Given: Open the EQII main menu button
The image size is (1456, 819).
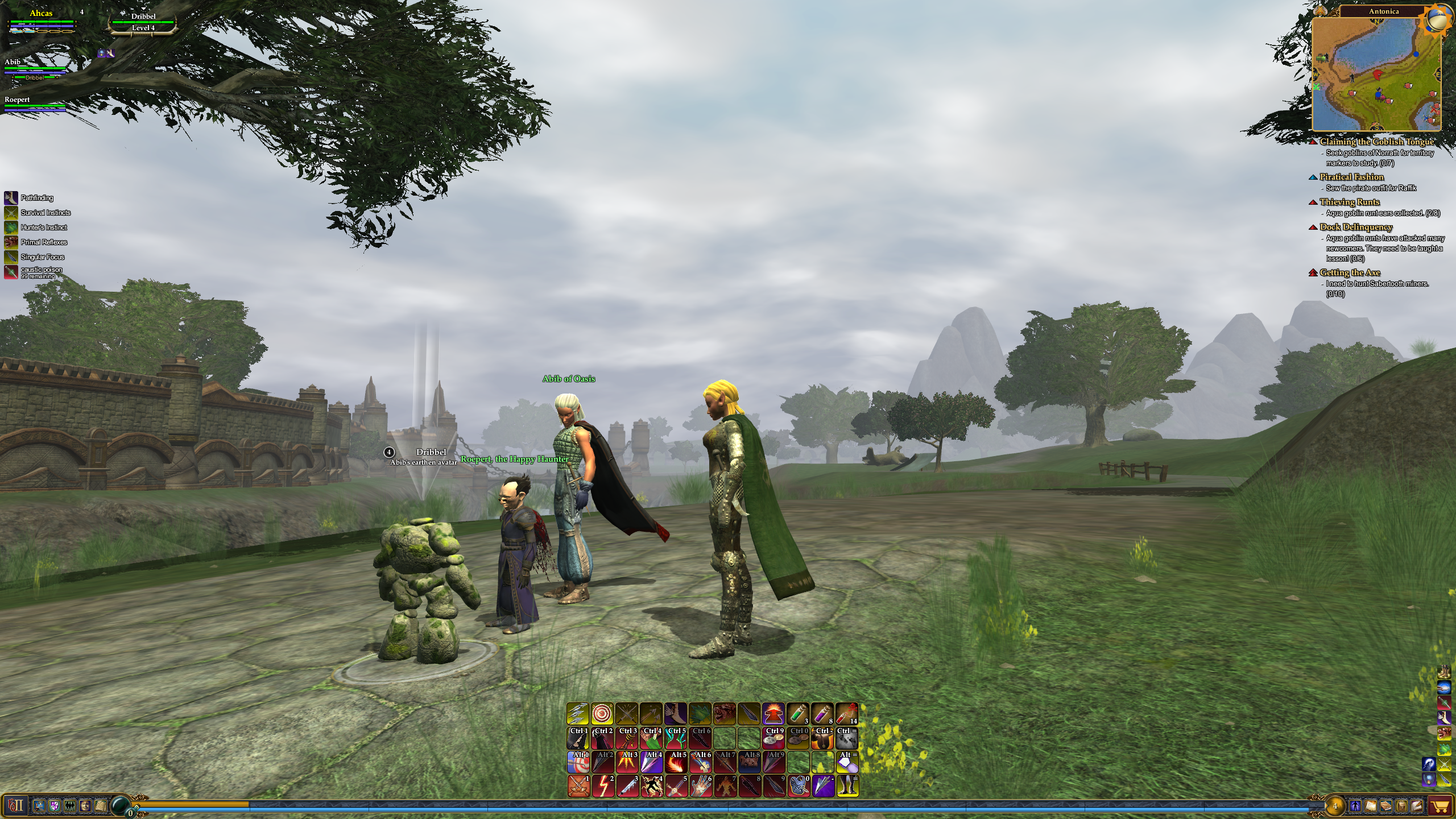Looking at the screenshot, I should tap(16, 805).
